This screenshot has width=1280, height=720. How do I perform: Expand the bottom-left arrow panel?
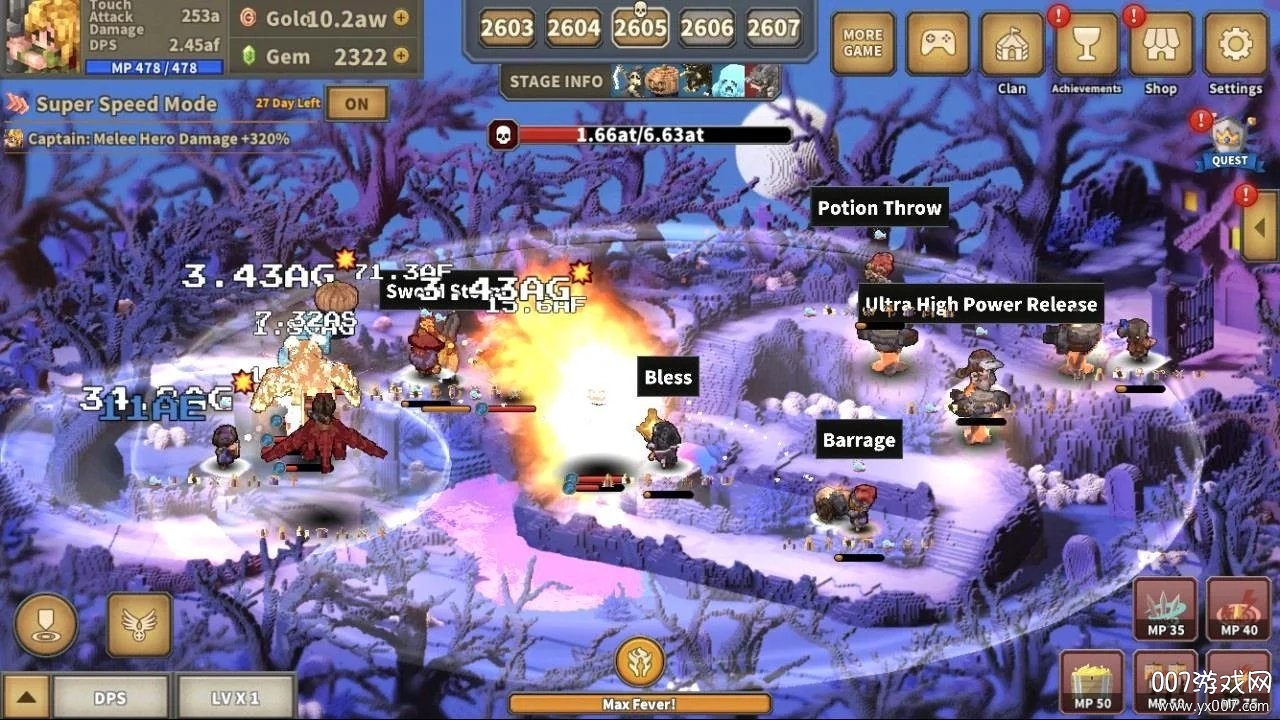click(x=25, y=697)
